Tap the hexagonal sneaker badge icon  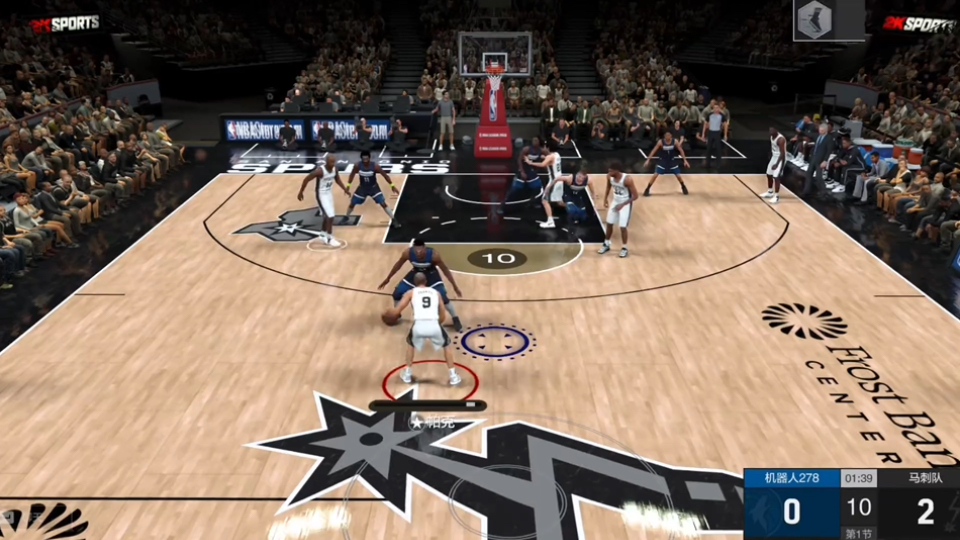coord(815,20)
